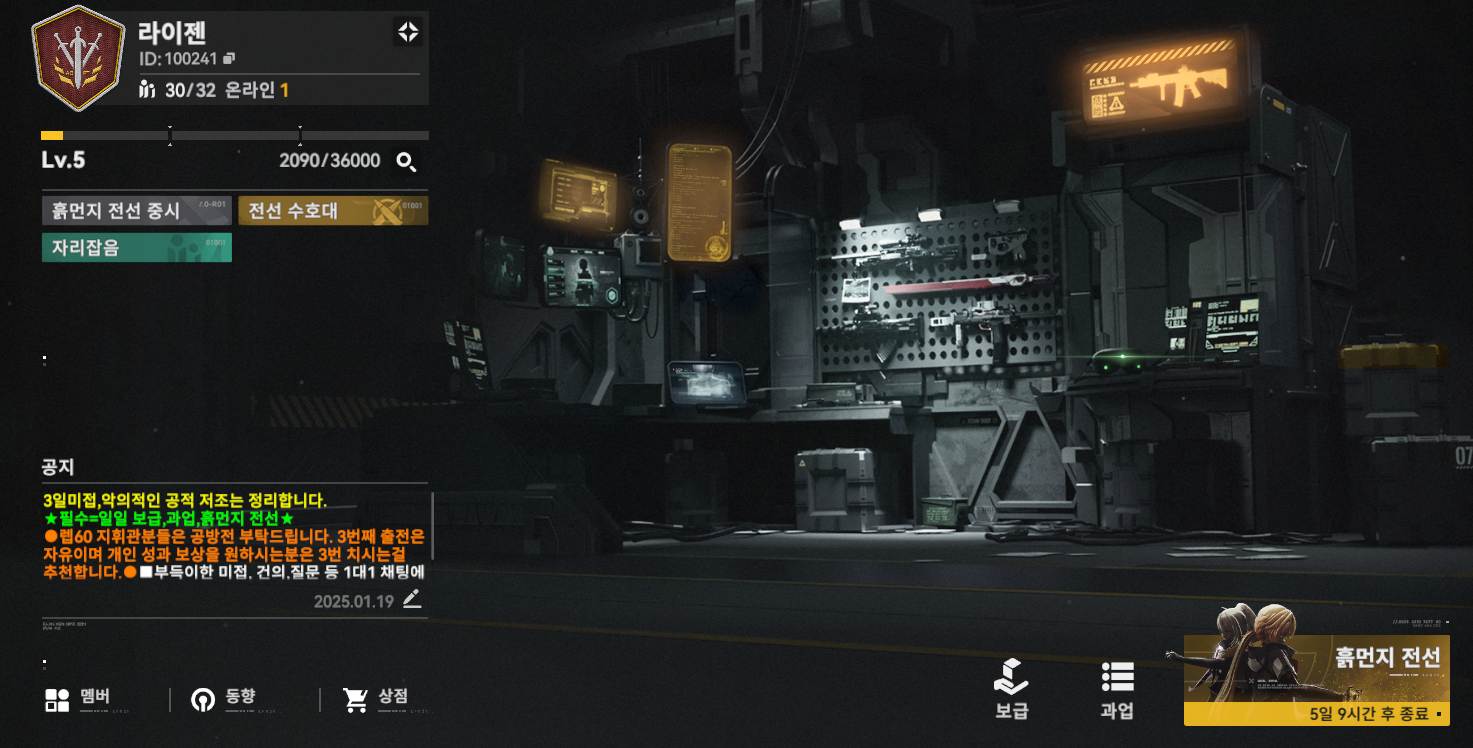Screen dimensions: 1473x748
Task: Open the 동향 (Activity) menu
Action: (224, 699)
